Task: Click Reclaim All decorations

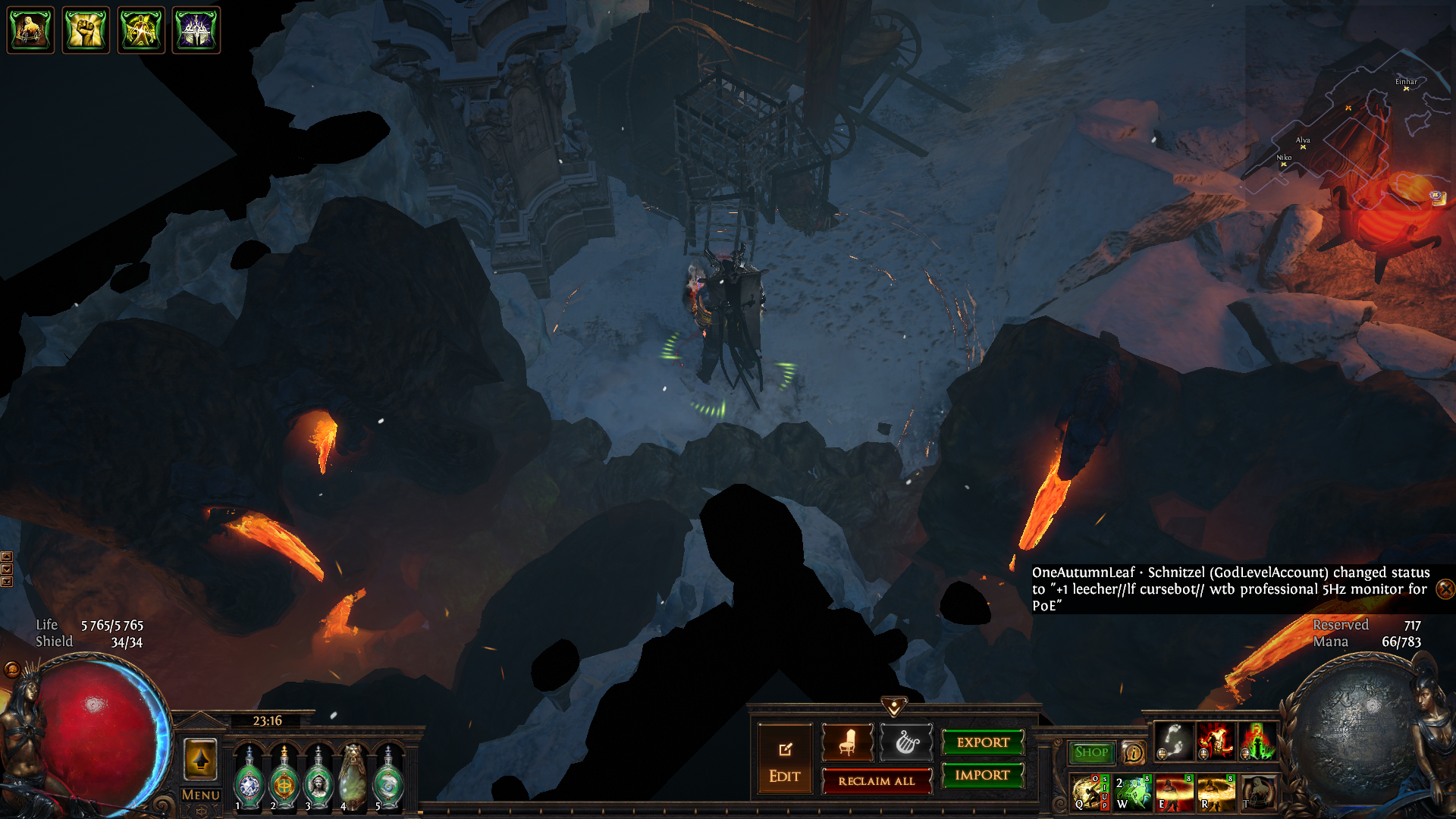Action: click(x=876, y=781)
